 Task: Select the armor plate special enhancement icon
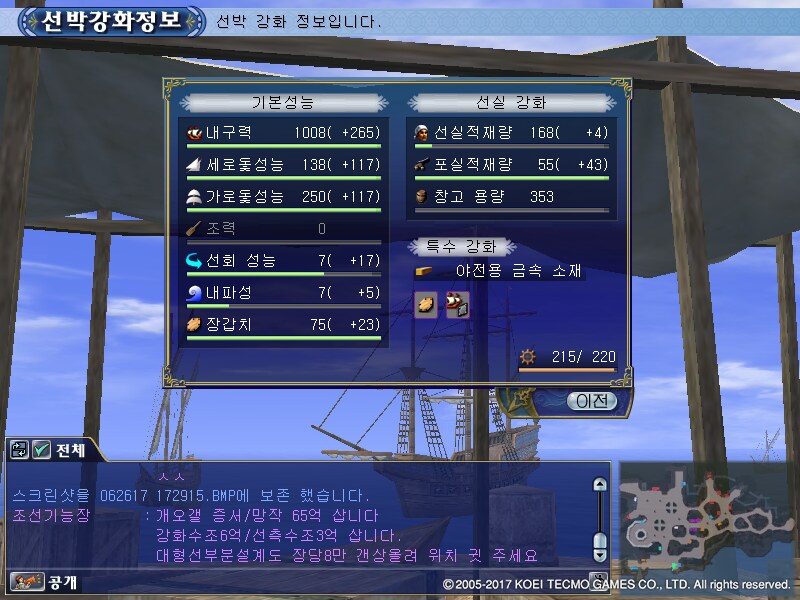425,305
